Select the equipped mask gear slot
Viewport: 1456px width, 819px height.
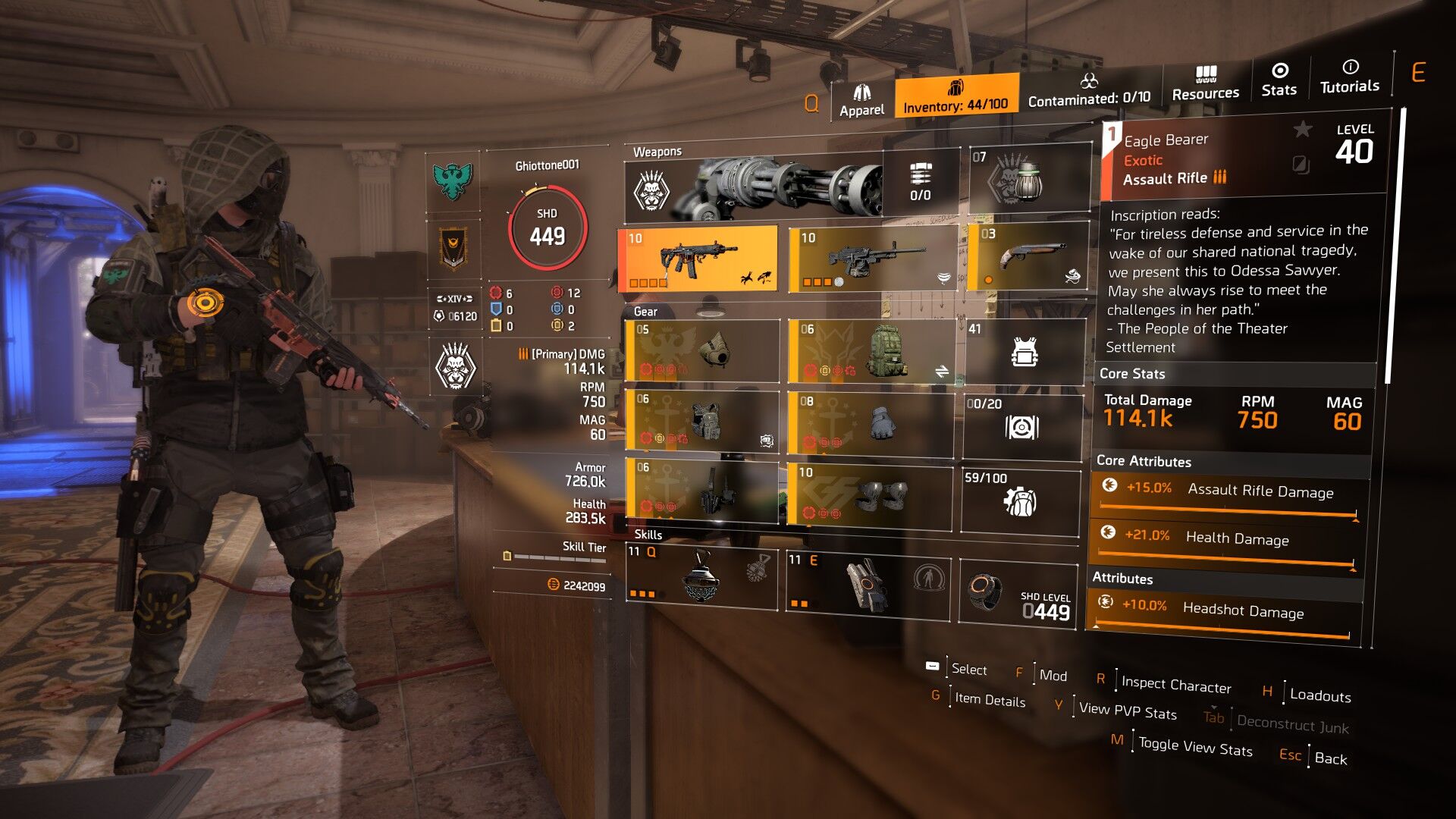click(x=702, y=350)
